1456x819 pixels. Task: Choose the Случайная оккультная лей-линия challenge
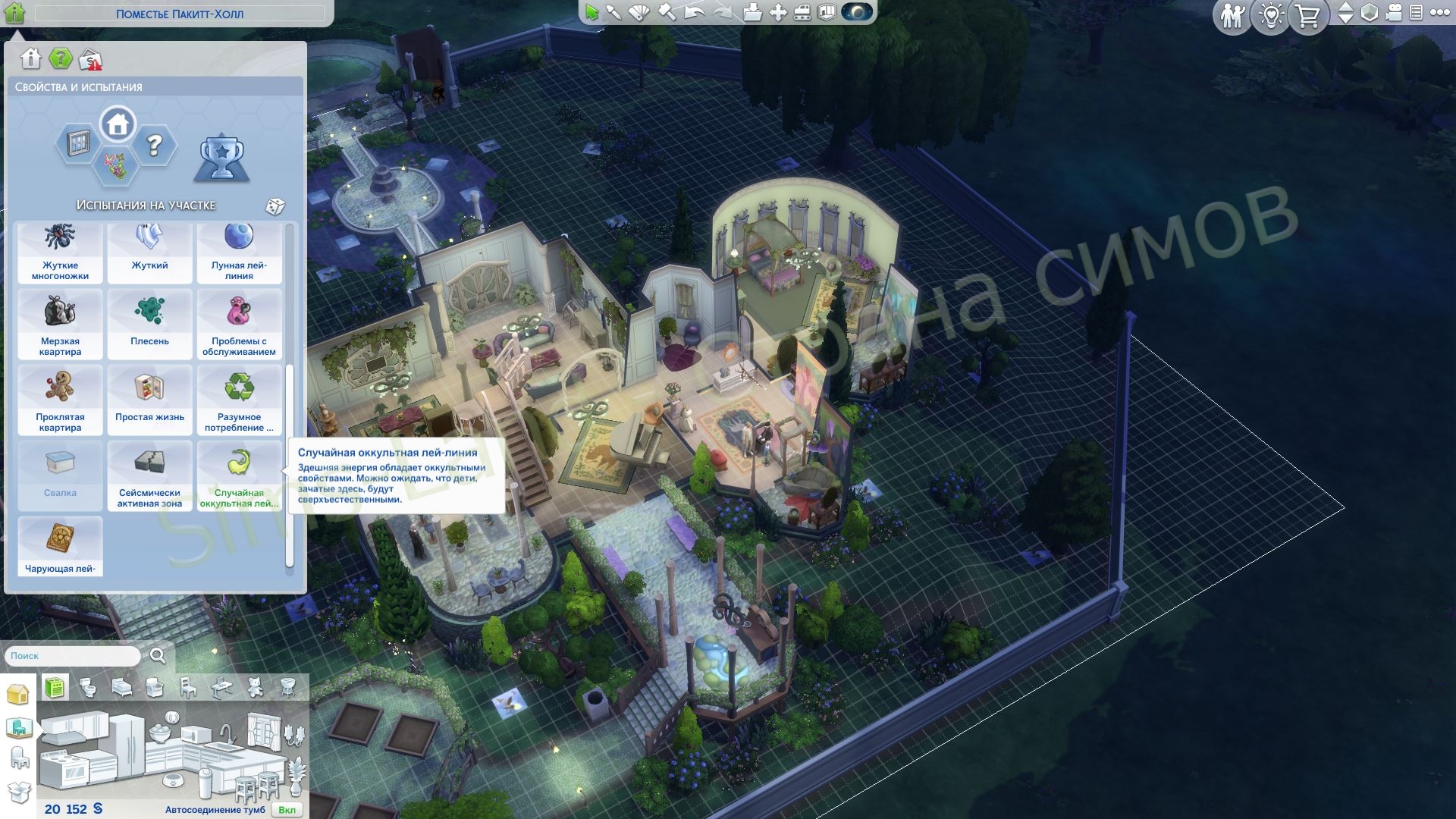239,475
